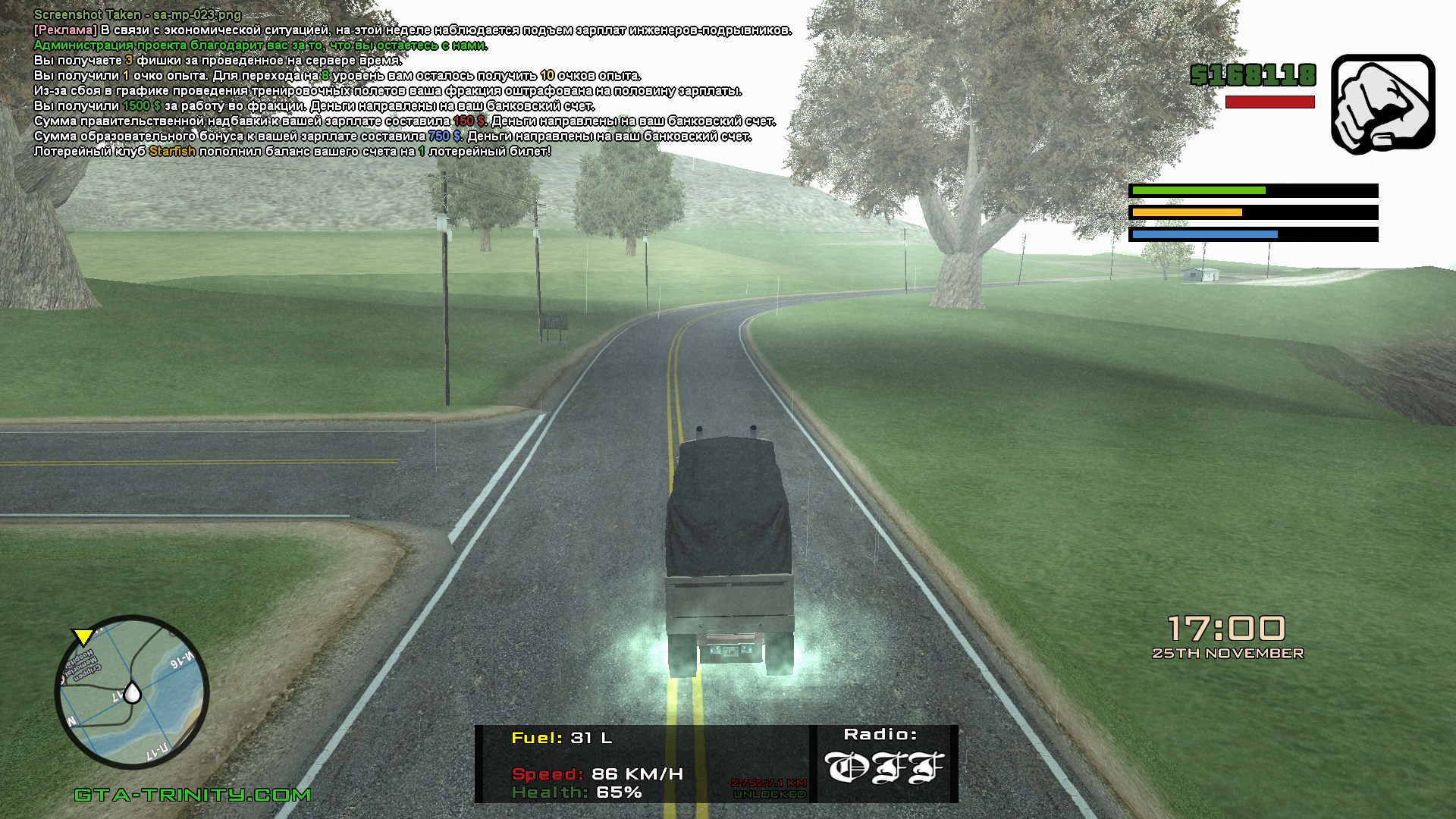Toggle the Radio OFF indicator

pos(884,767)
